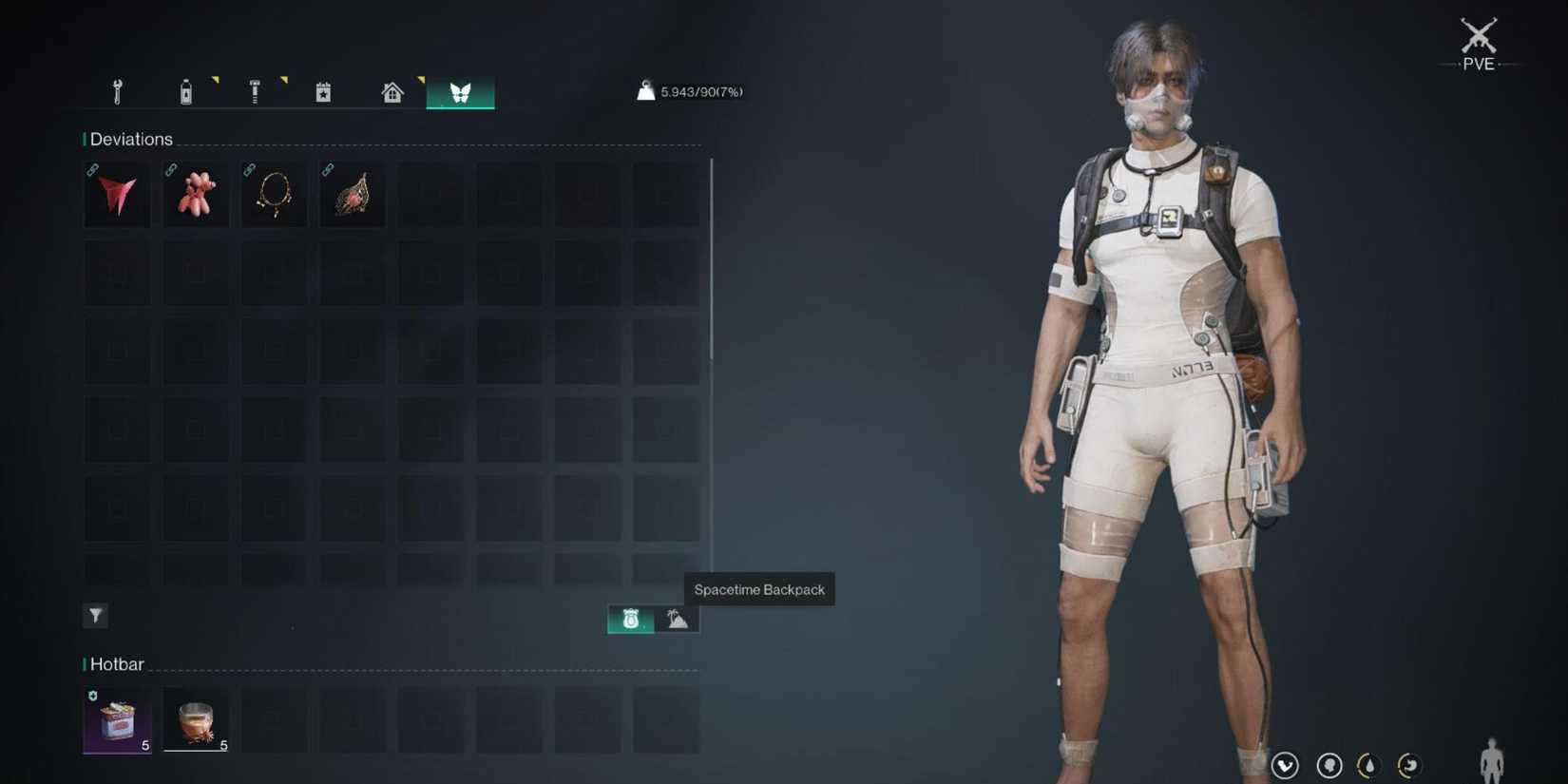The height and width of the screenshot is (784, 1568).
Task: Open the filter funnel options
Action: coord(95,615)
